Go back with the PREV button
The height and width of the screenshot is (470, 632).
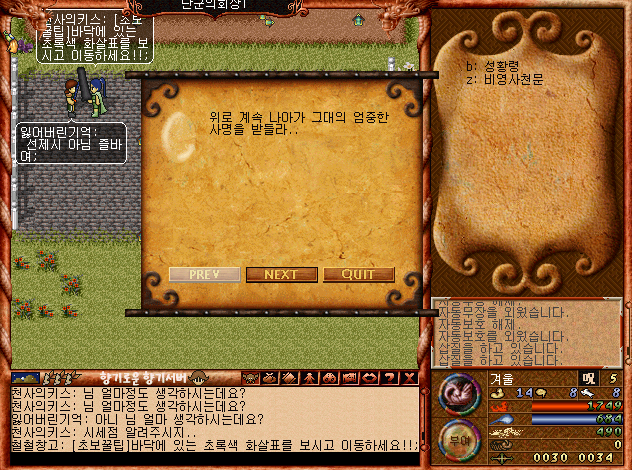pyautogui.click(x=204, y=275)
